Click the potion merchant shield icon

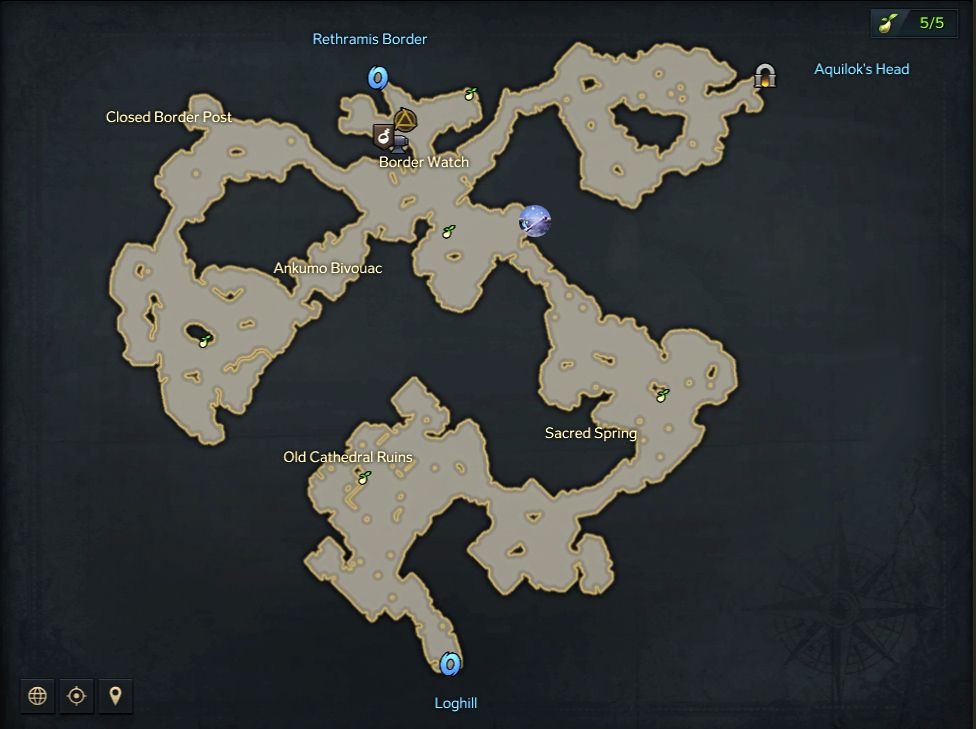pyautogui.click(x=383, y=136)
